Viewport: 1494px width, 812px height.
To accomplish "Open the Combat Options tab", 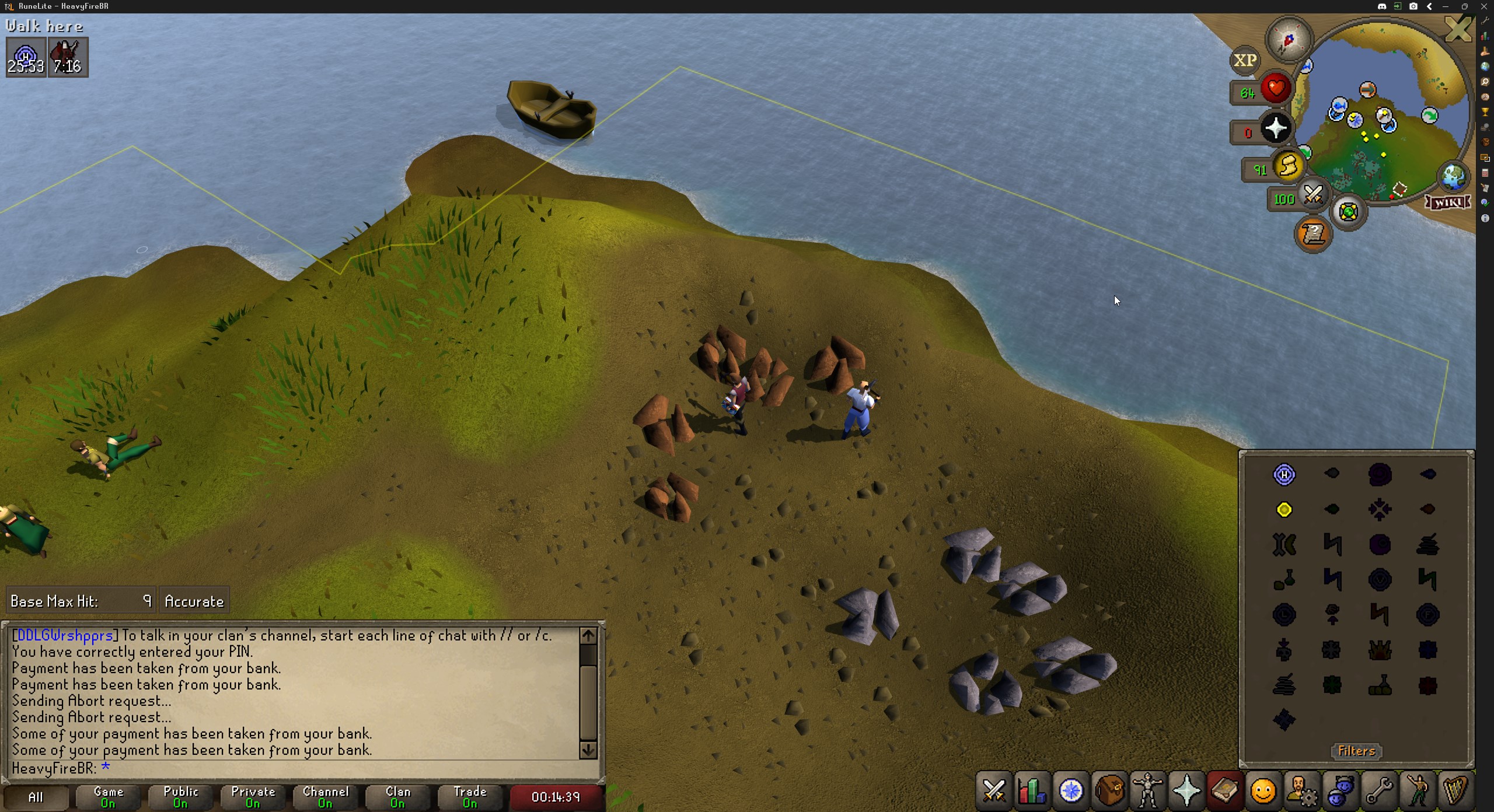I will pyautogui.click(x=994, y=791).
